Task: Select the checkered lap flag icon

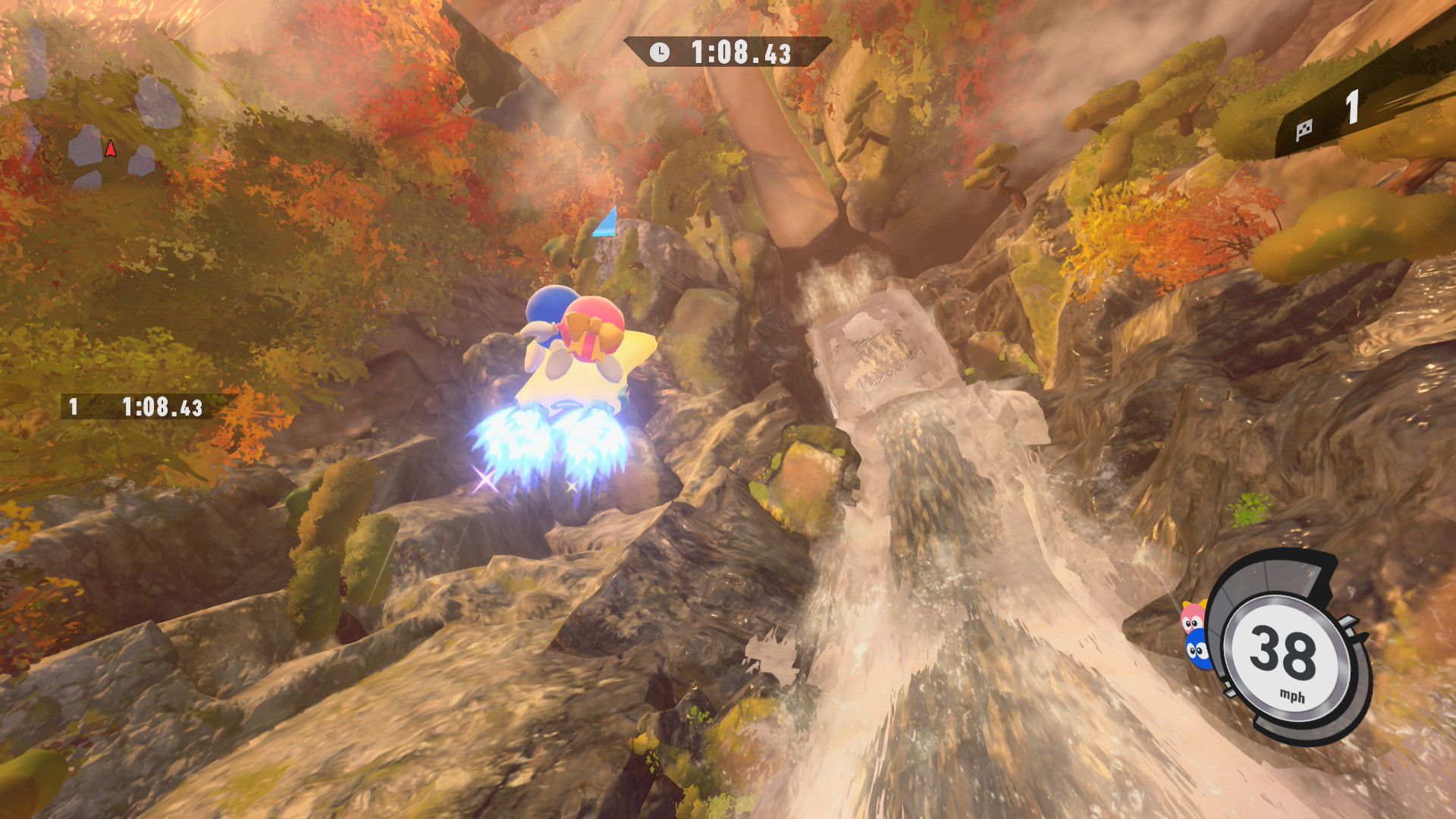Action: 1304,130
